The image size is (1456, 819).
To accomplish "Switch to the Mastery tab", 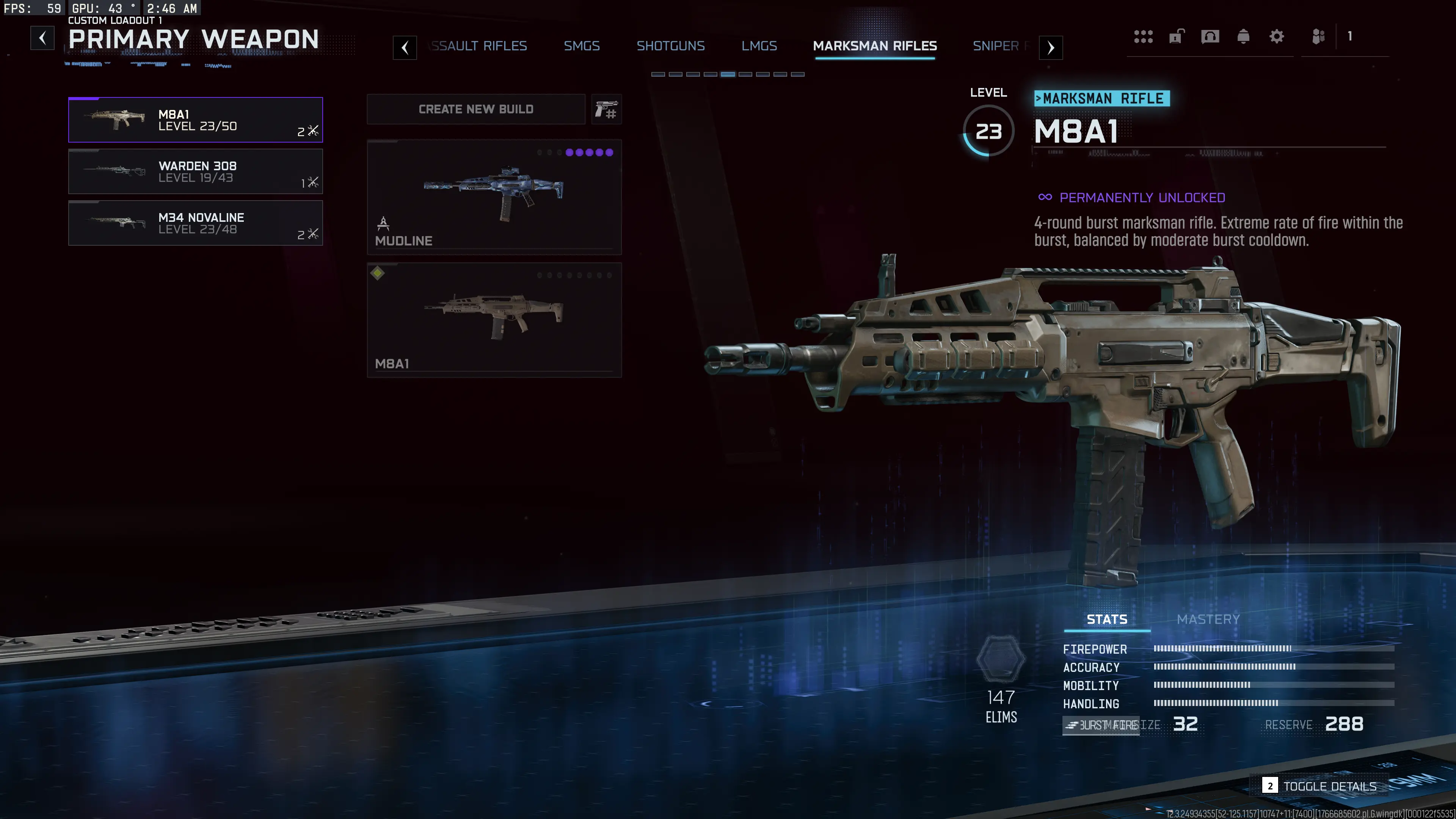I will (1208, 619).
